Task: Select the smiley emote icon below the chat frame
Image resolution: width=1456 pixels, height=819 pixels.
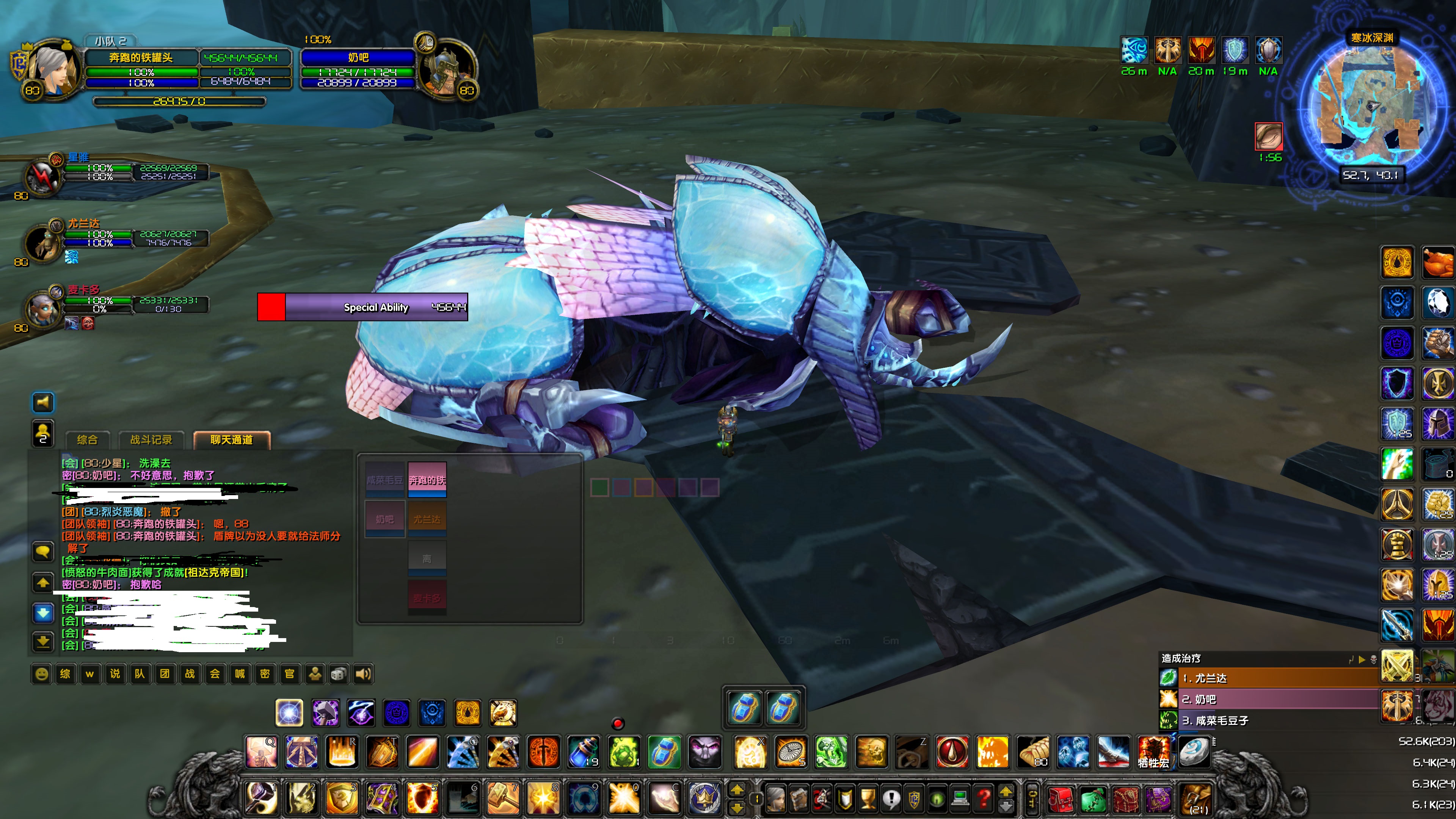Action: (x=42, y=674)
